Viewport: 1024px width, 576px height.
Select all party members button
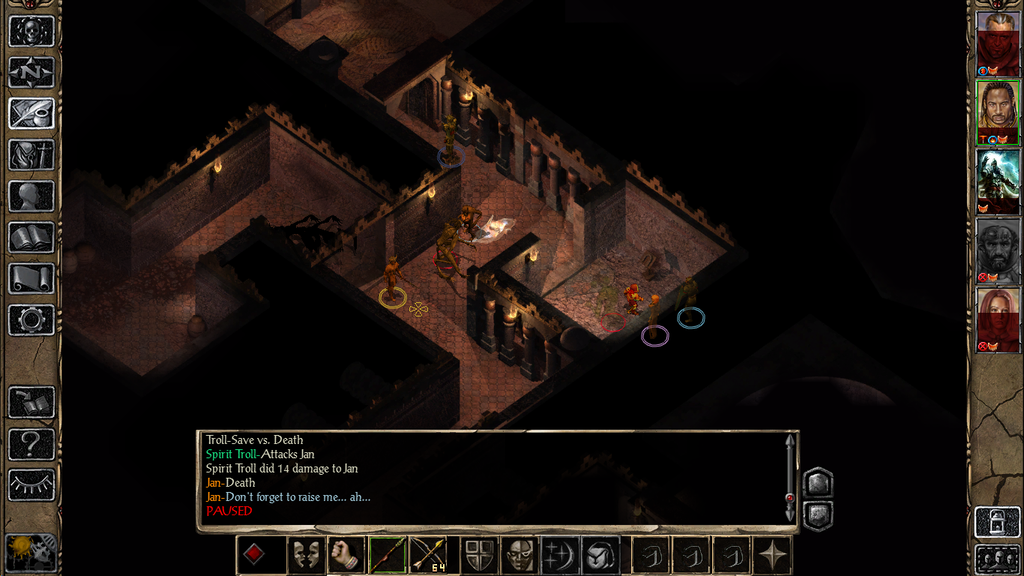coord(997,558)
